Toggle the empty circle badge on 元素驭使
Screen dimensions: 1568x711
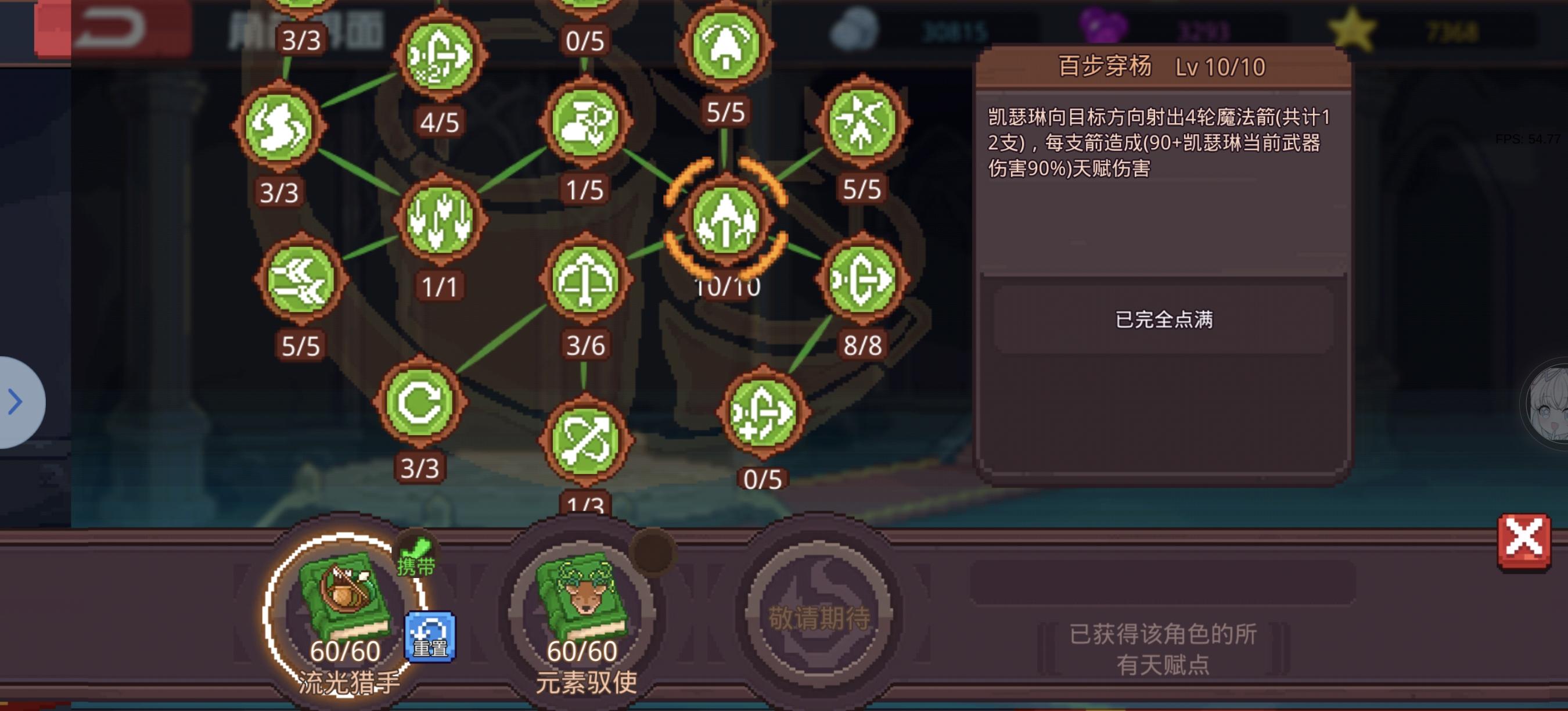[652, 554]
